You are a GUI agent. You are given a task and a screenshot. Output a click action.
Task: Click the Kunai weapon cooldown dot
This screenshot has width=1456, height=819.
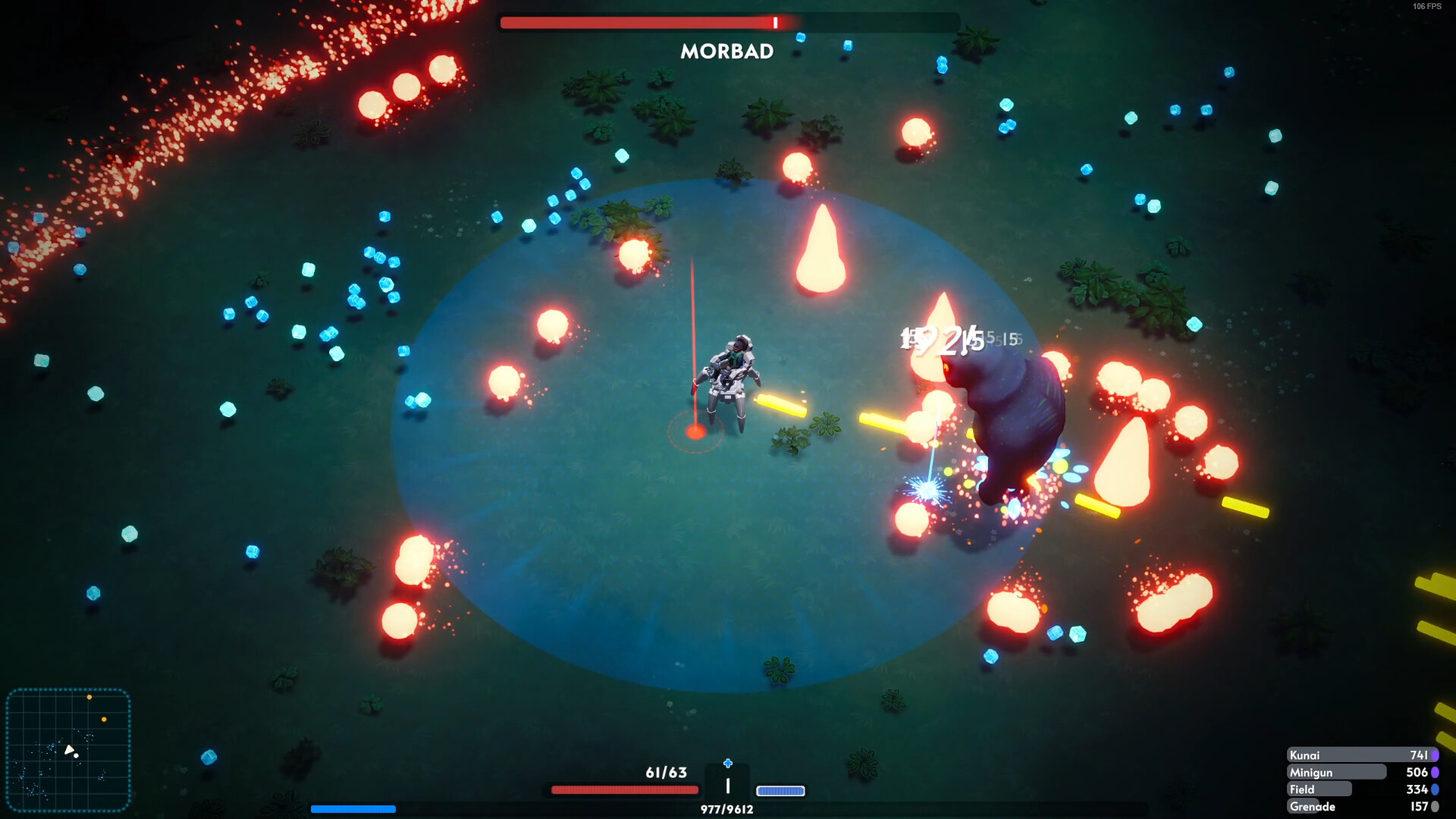point(1436,755)
